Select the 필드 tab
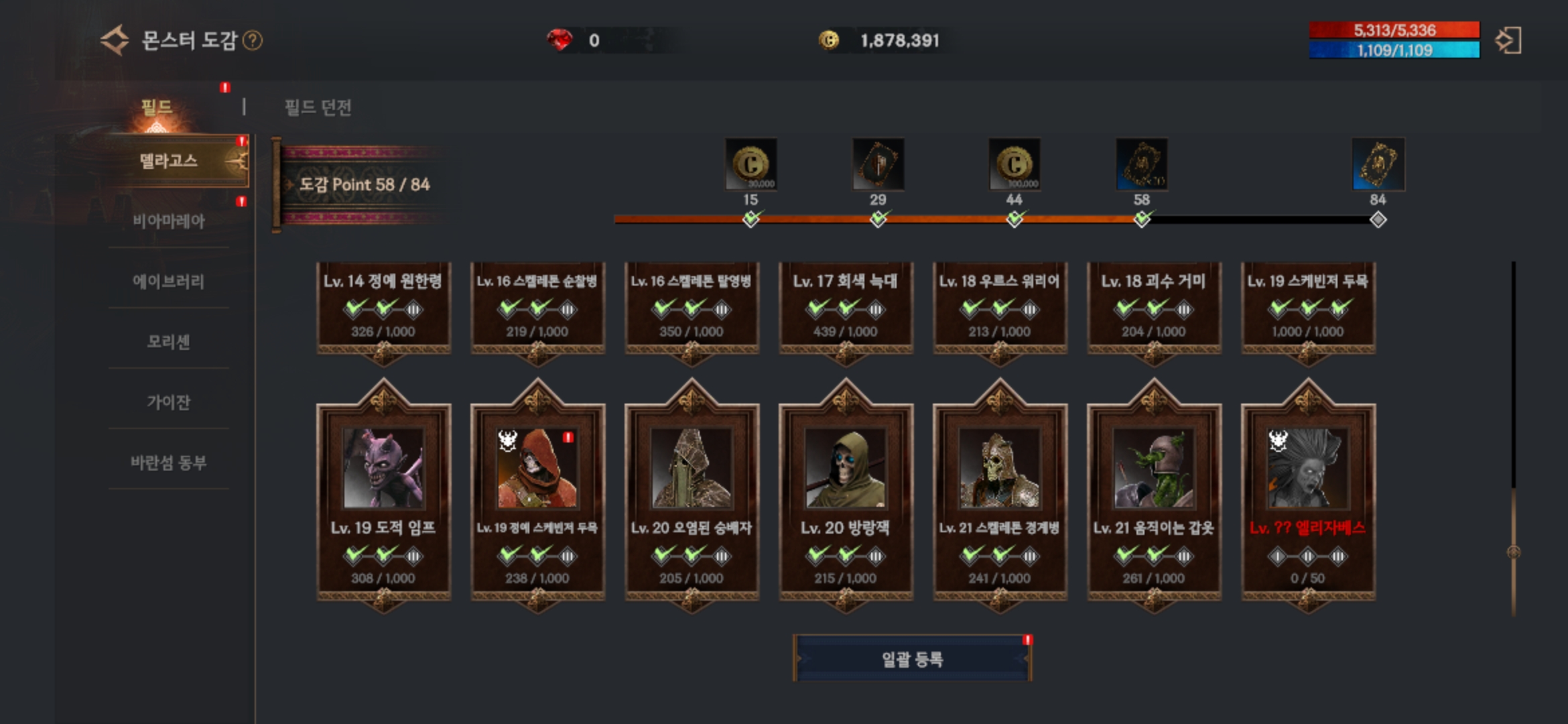This screenshot has width=1568, height=724. point(157,107)
